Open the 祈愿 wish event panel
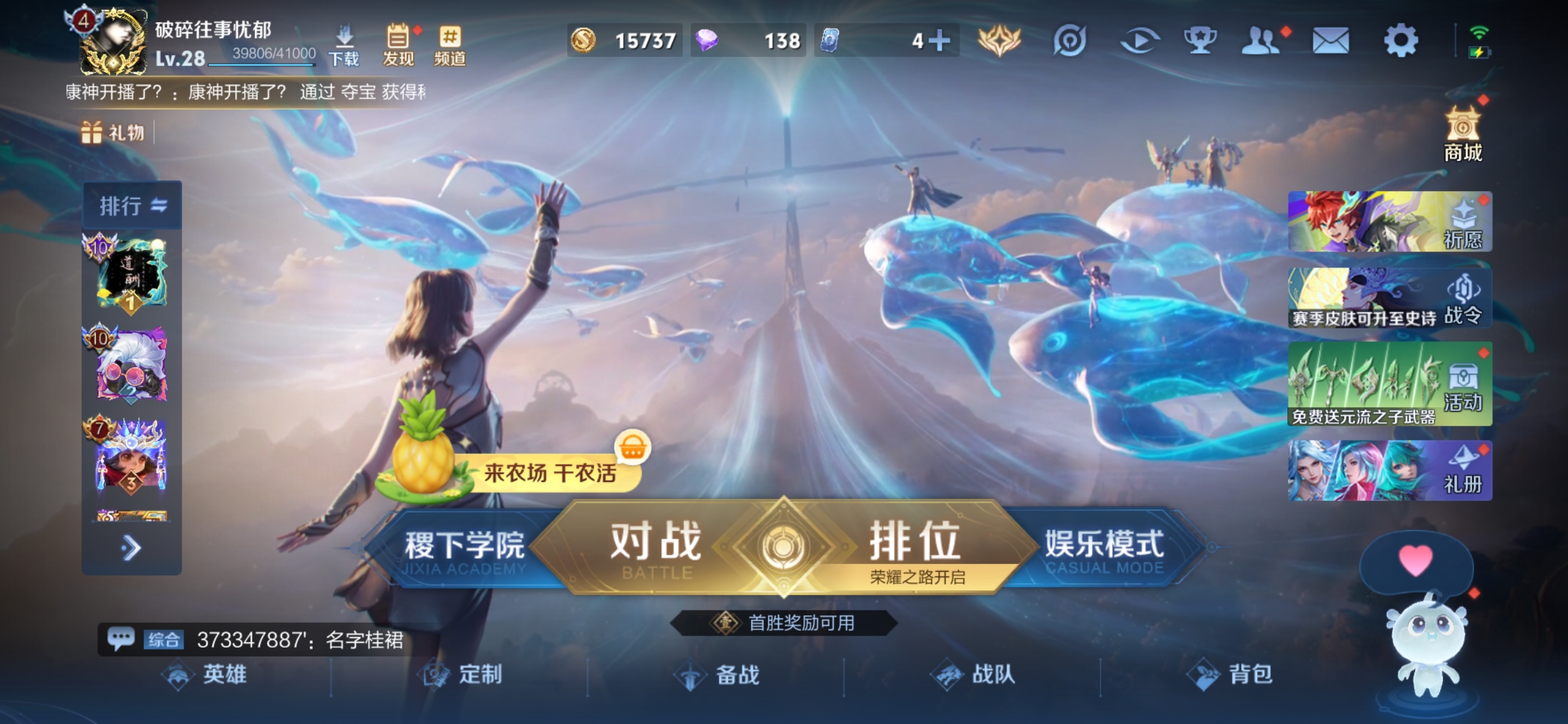The image size is (1568, 724). click(1387, 221)
